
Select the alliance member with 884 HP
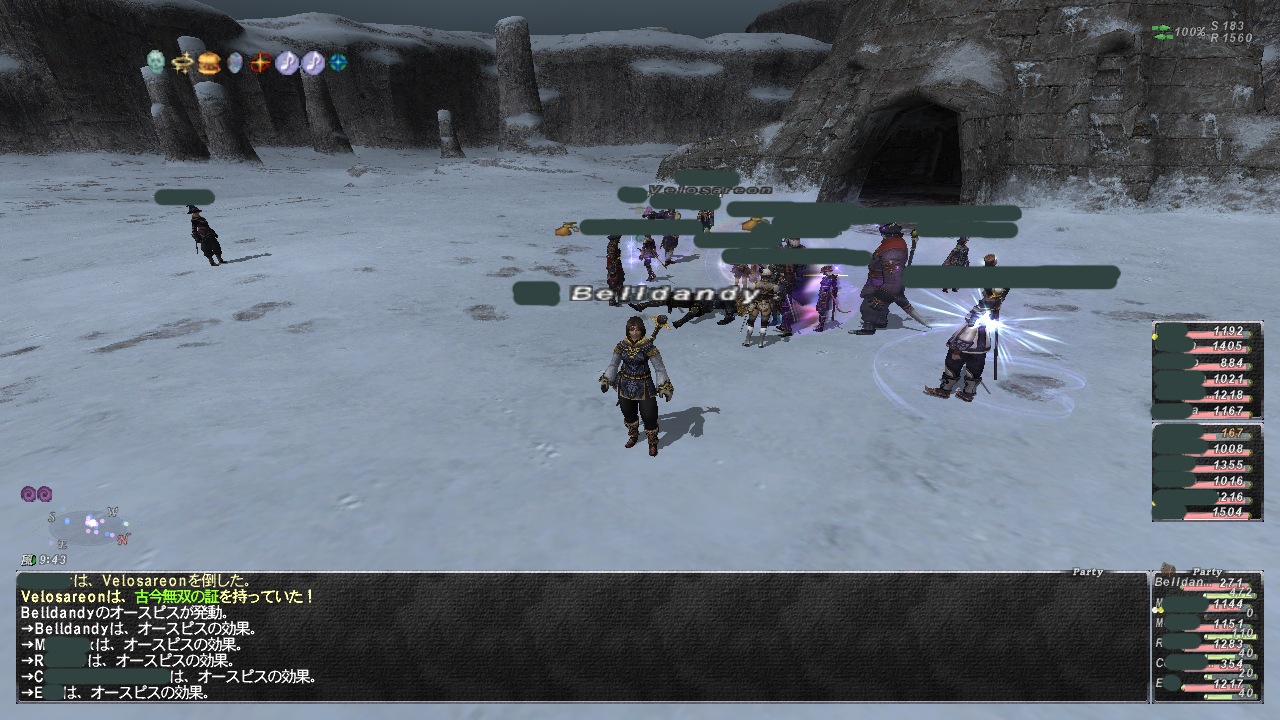[1206, 363]
